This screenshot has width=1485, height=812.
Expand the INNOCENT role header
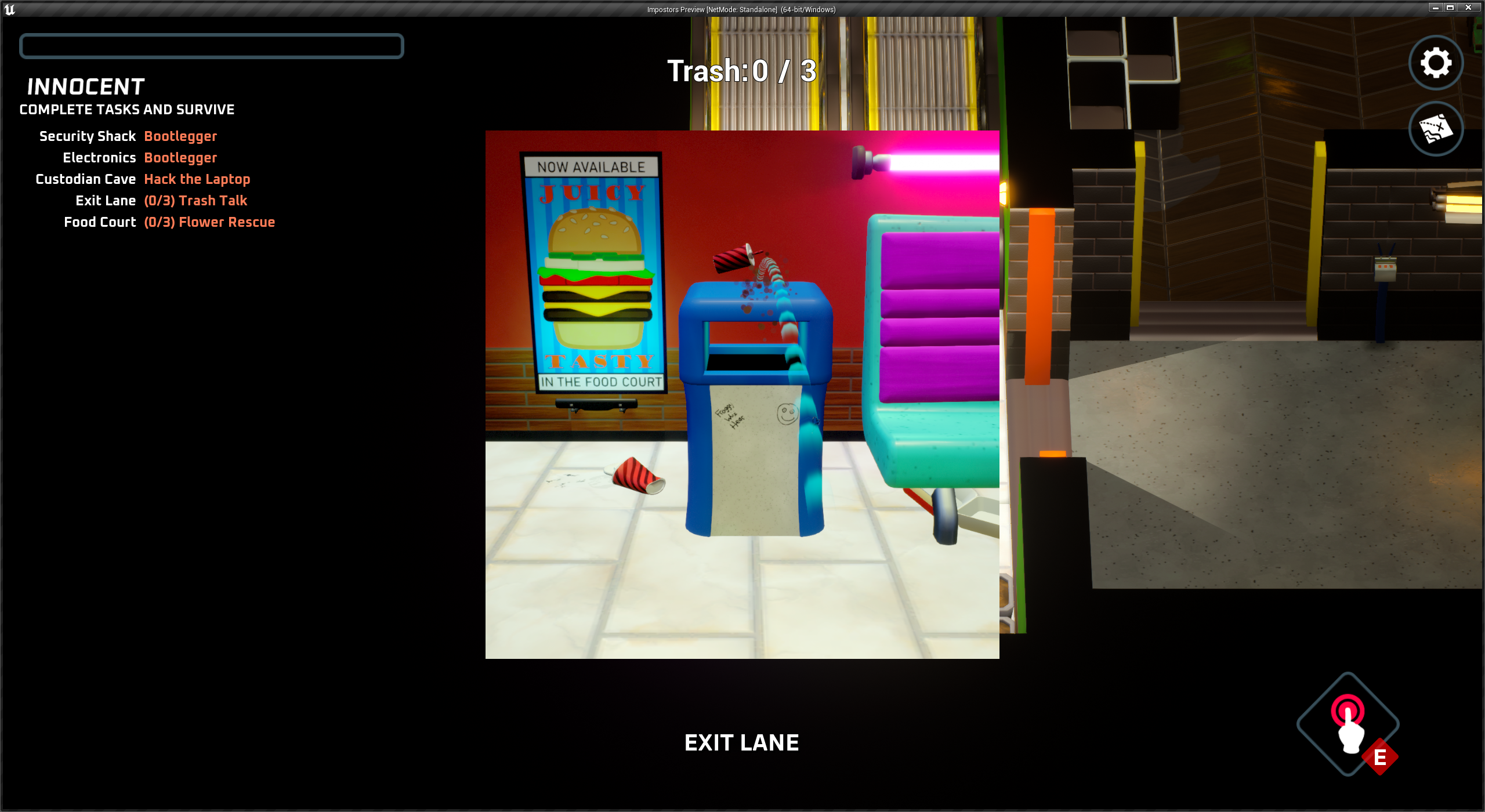[86, 86]
